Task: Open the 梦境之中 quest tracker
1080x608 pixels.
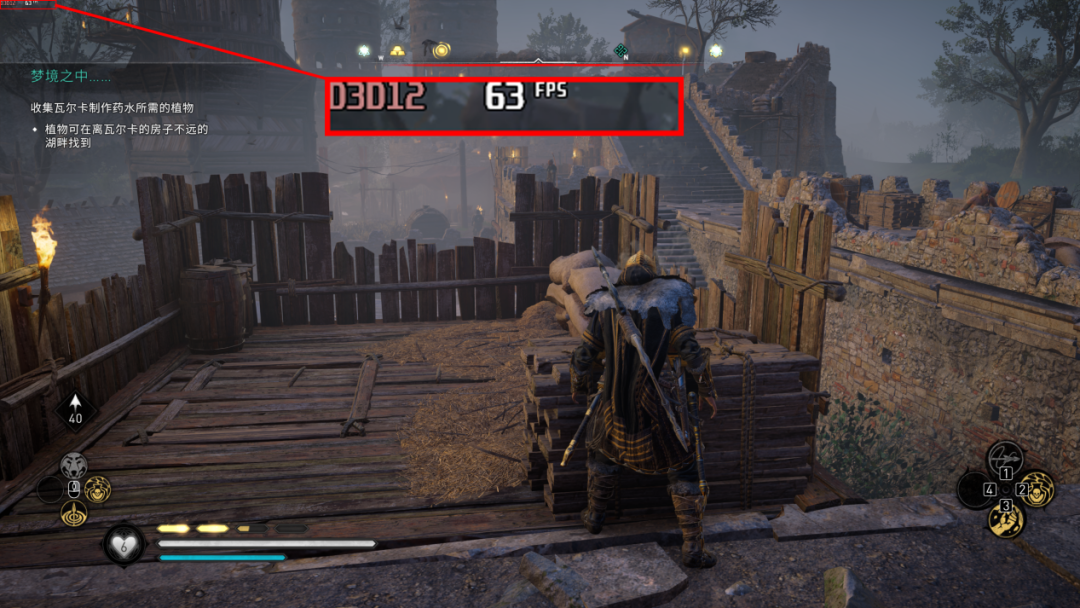Action: tap(70, 75)
